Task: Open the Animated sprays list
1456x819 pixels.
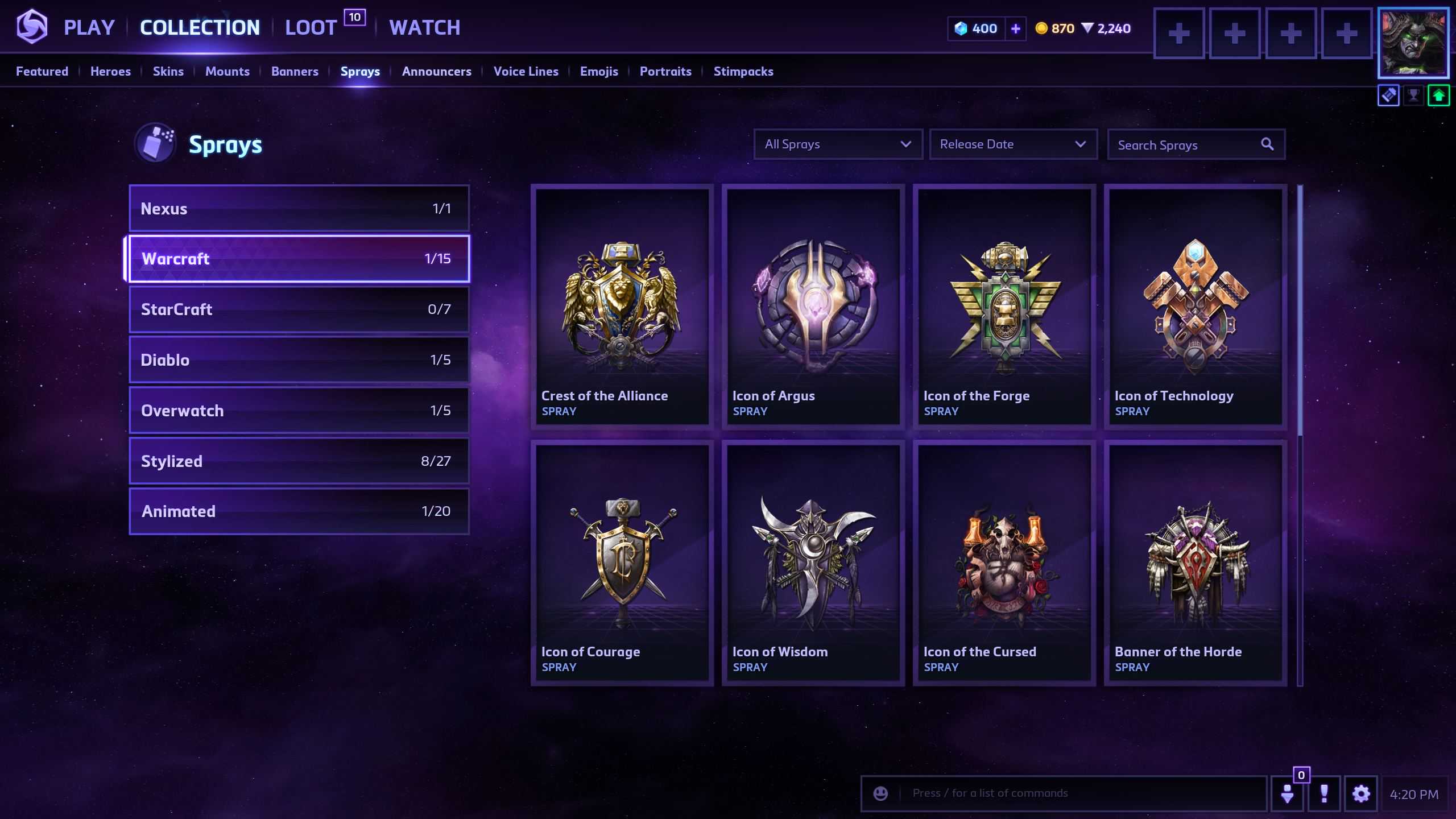Action: click(x=299, y=511)
